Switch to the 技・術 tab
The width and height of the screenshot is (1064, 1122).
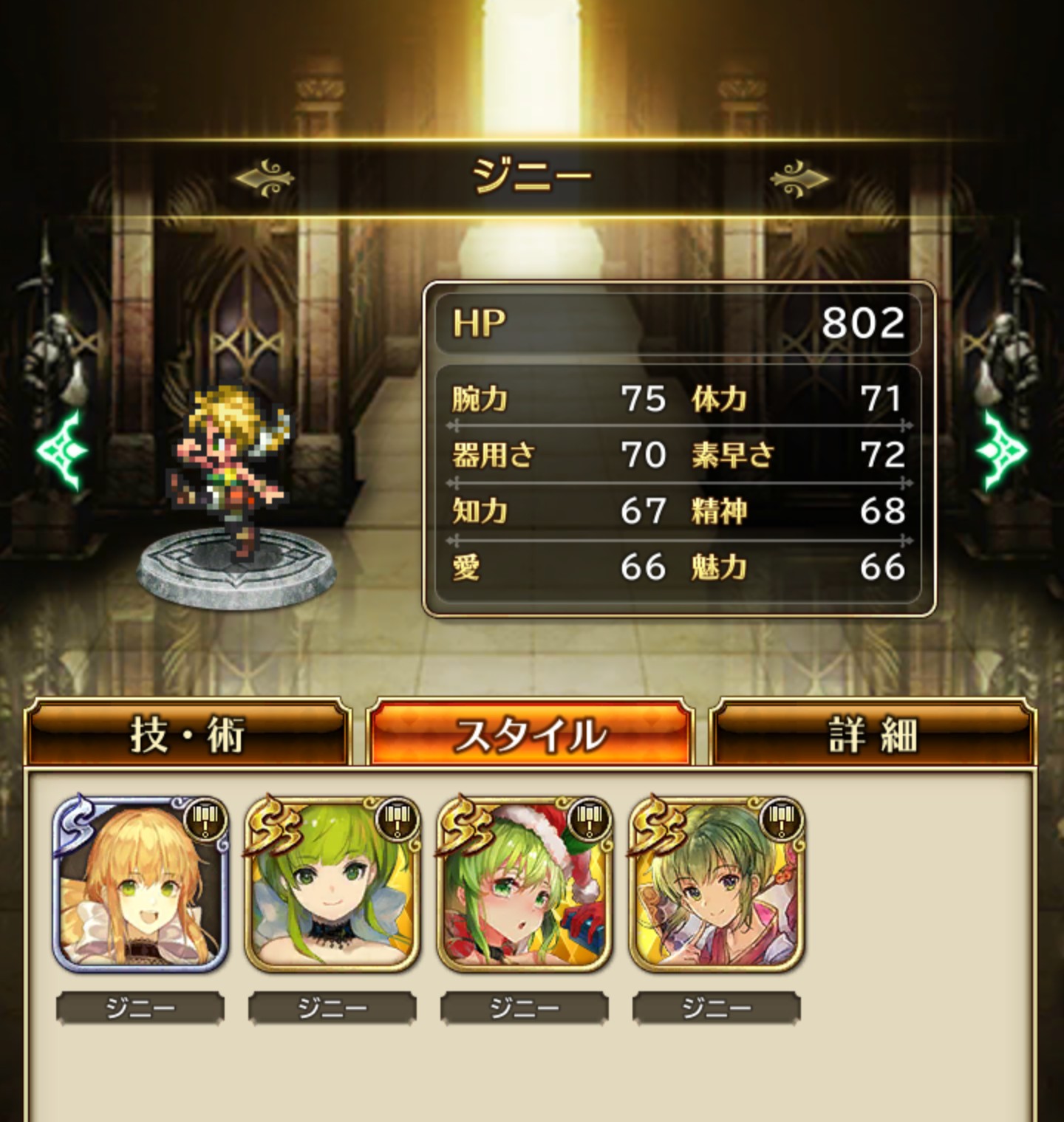[x=187, y=733]
